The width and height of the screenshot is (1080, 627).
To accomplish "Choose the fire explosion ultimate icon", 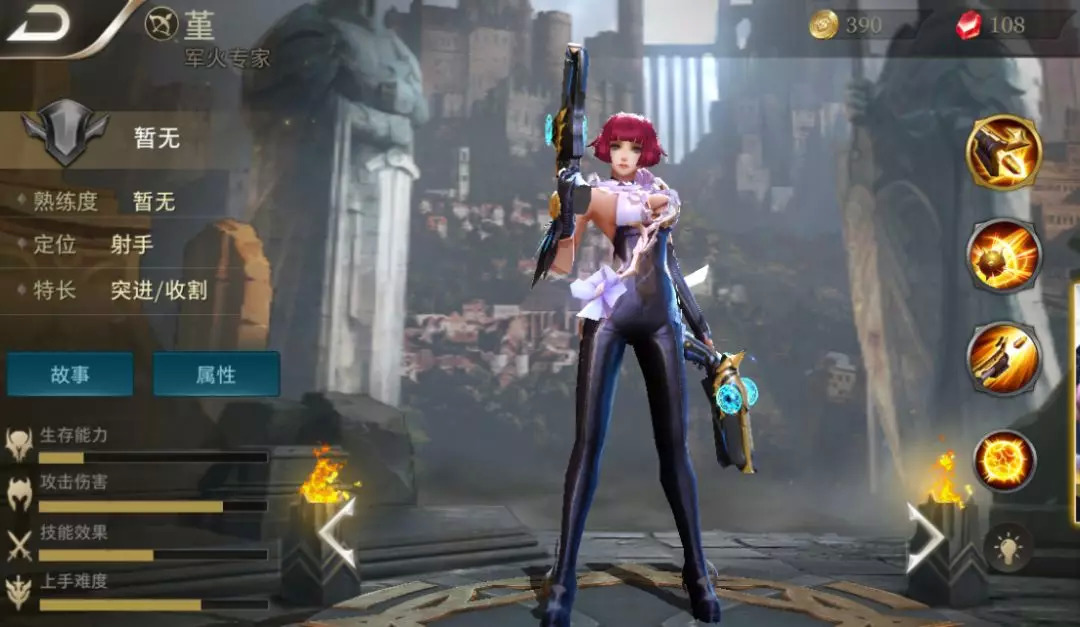I will (1004, 461).
